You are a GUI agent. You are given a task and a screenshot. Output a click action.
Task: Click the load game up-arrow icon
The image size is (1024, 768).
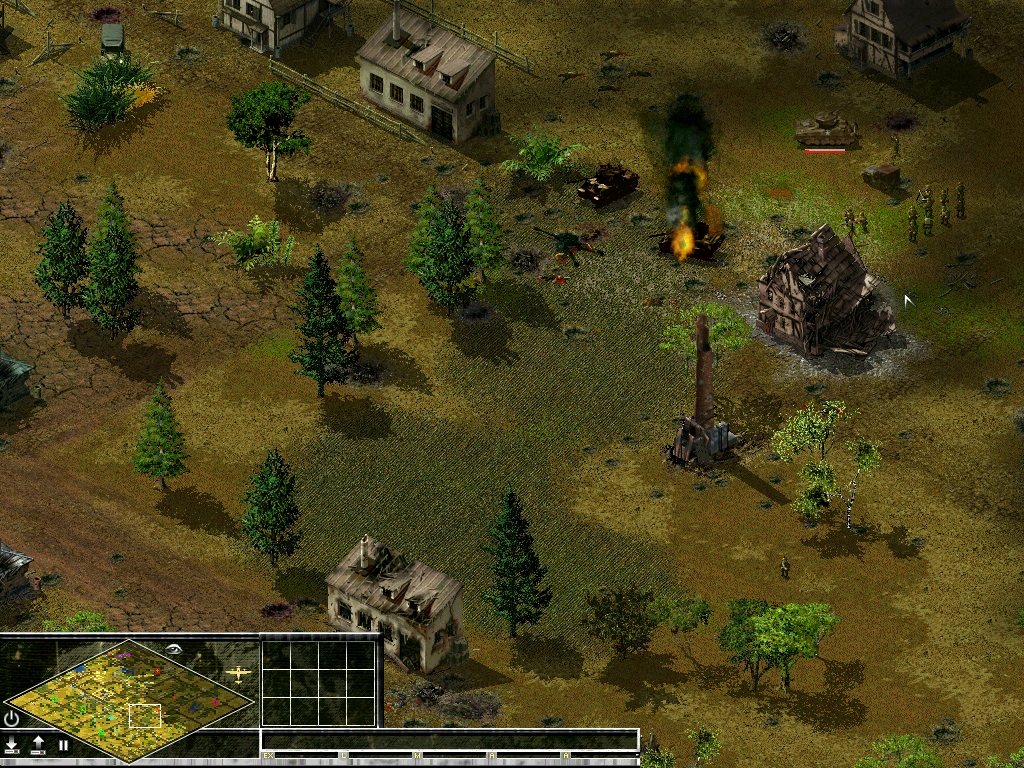point(38,744)
